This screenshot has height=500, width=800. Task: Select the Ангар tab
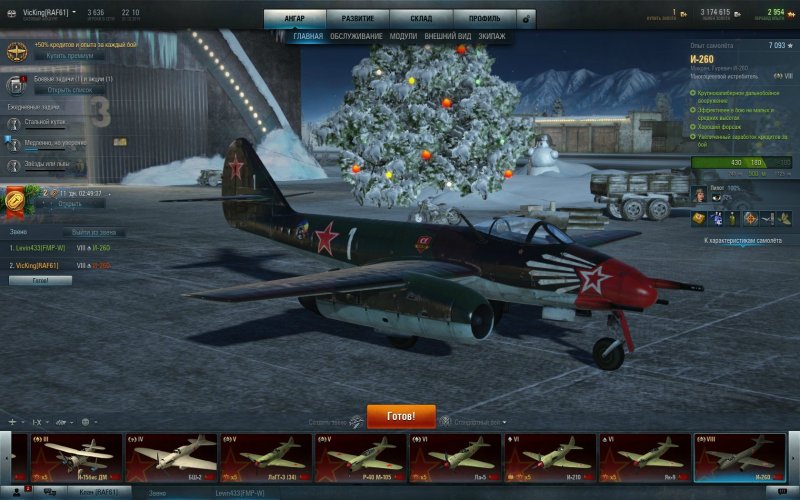pyautogui.click(x=295, y=18)
